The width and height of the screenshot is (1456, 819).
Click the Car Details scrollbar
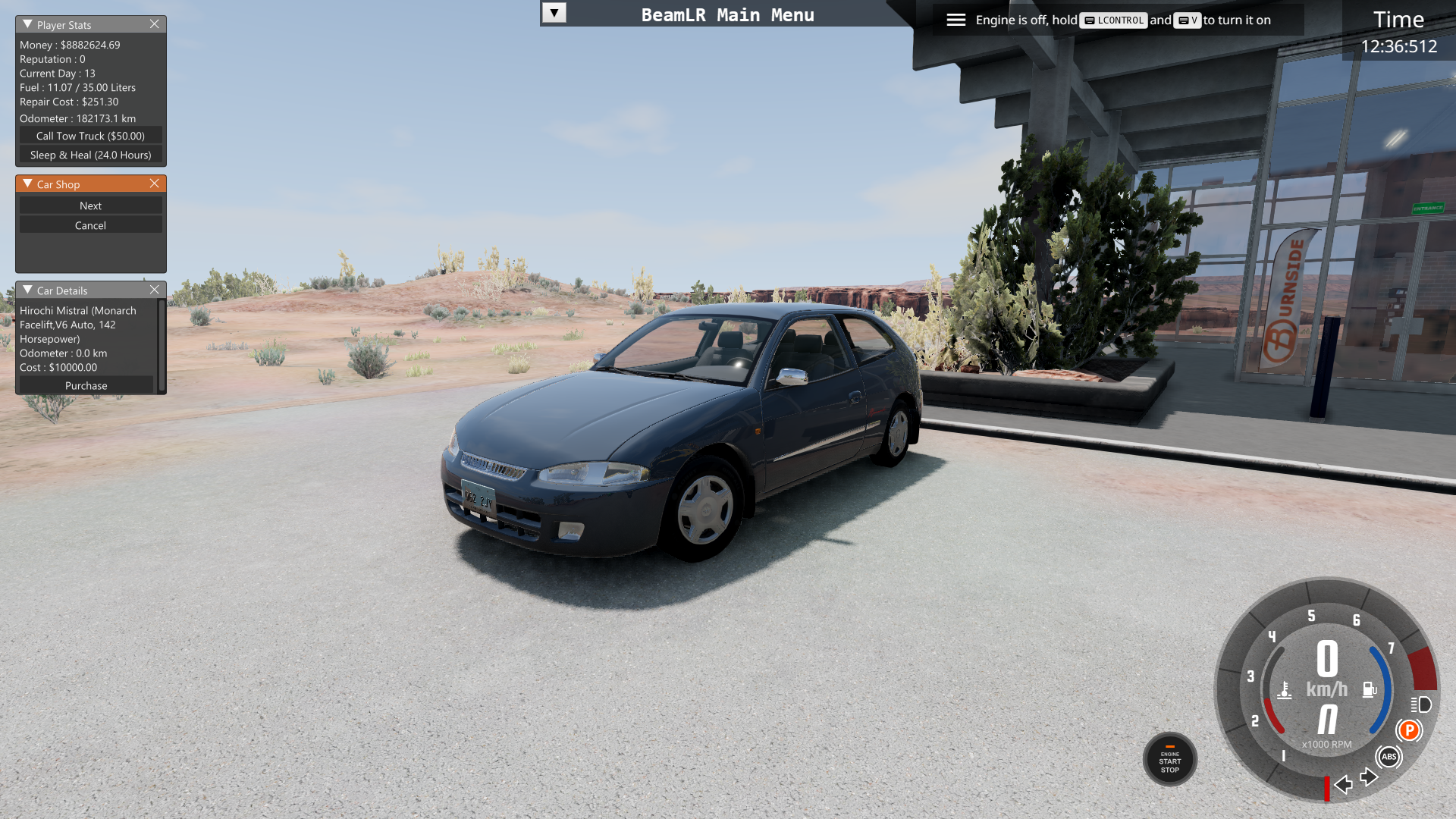pyautogui.click(x=161, y=346)
